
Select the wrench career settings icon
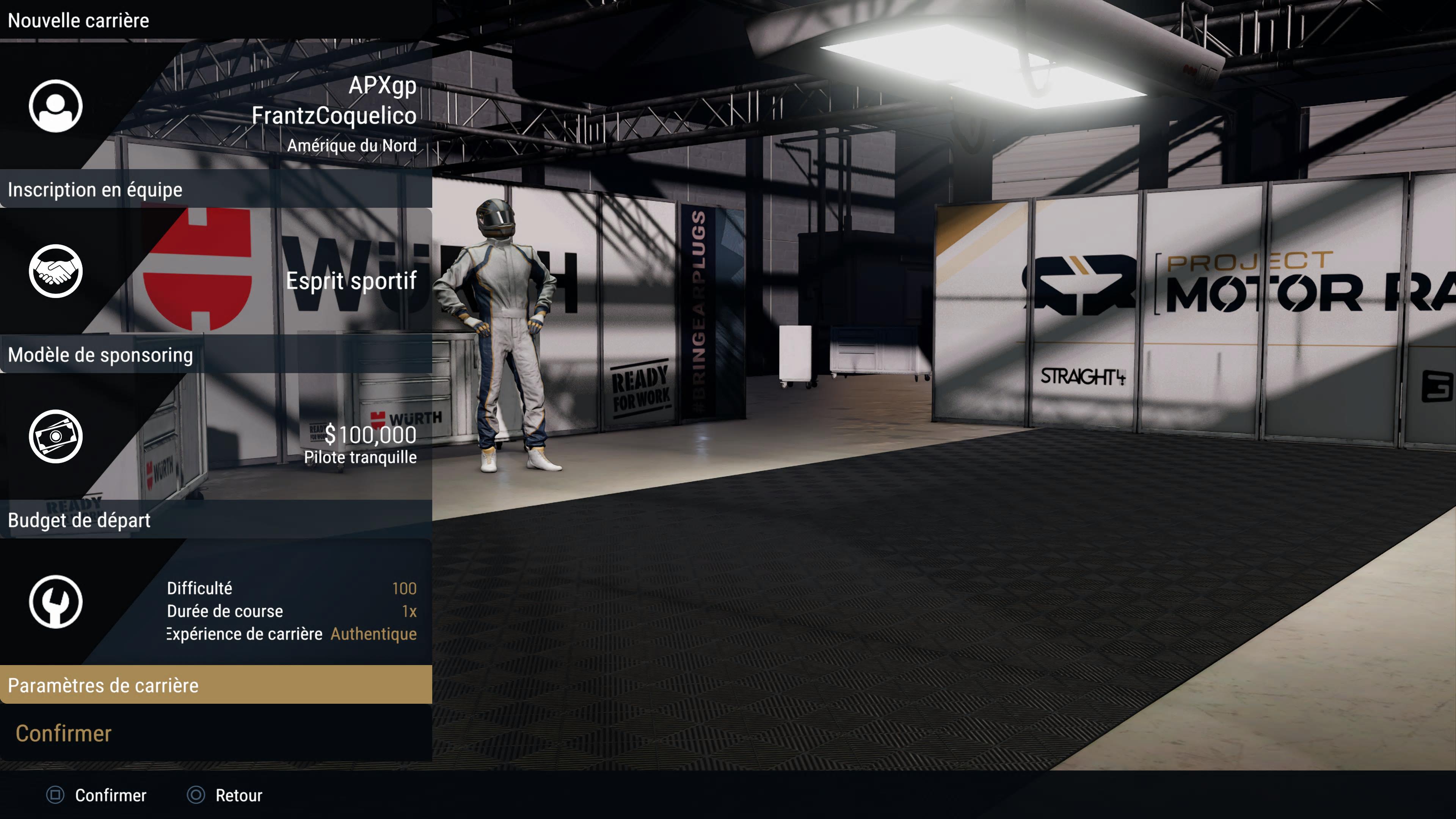55,601
